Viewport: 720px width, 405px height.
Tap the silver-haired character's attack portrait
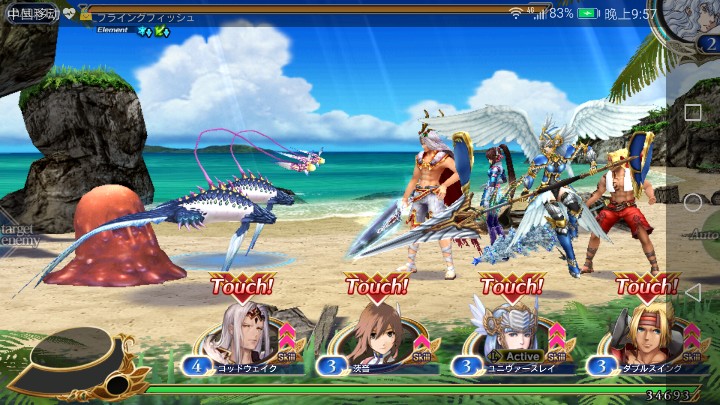point(243,333)
